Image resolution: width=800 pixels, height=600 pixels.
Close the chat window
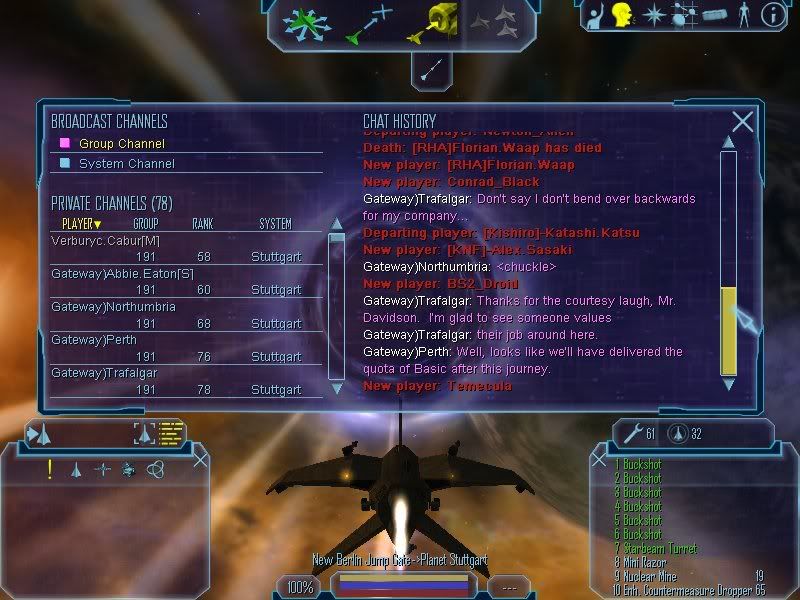tap(742, 122)
